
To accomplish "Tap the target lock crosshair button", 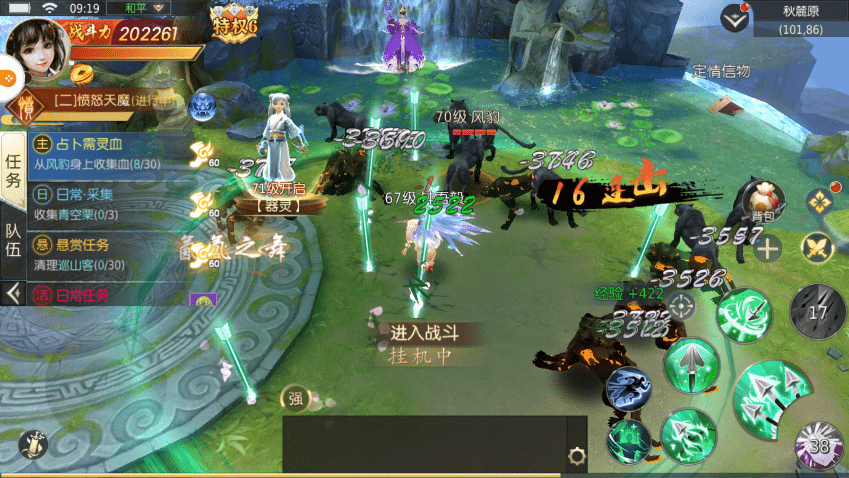I will tap(682, 306).
